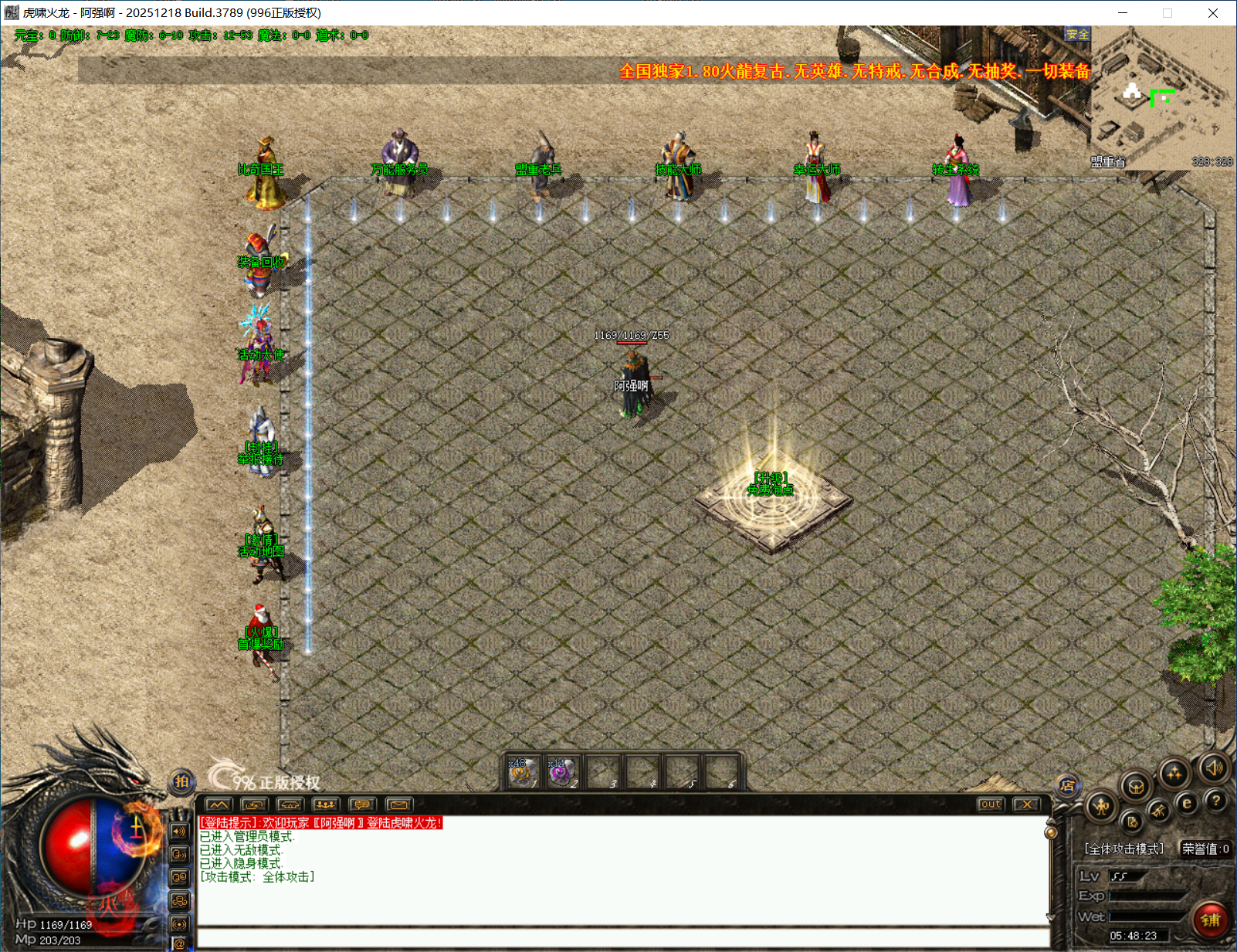
Task: Click the team members icon in the chat toolbar
Action: click(x=325, y=805)
